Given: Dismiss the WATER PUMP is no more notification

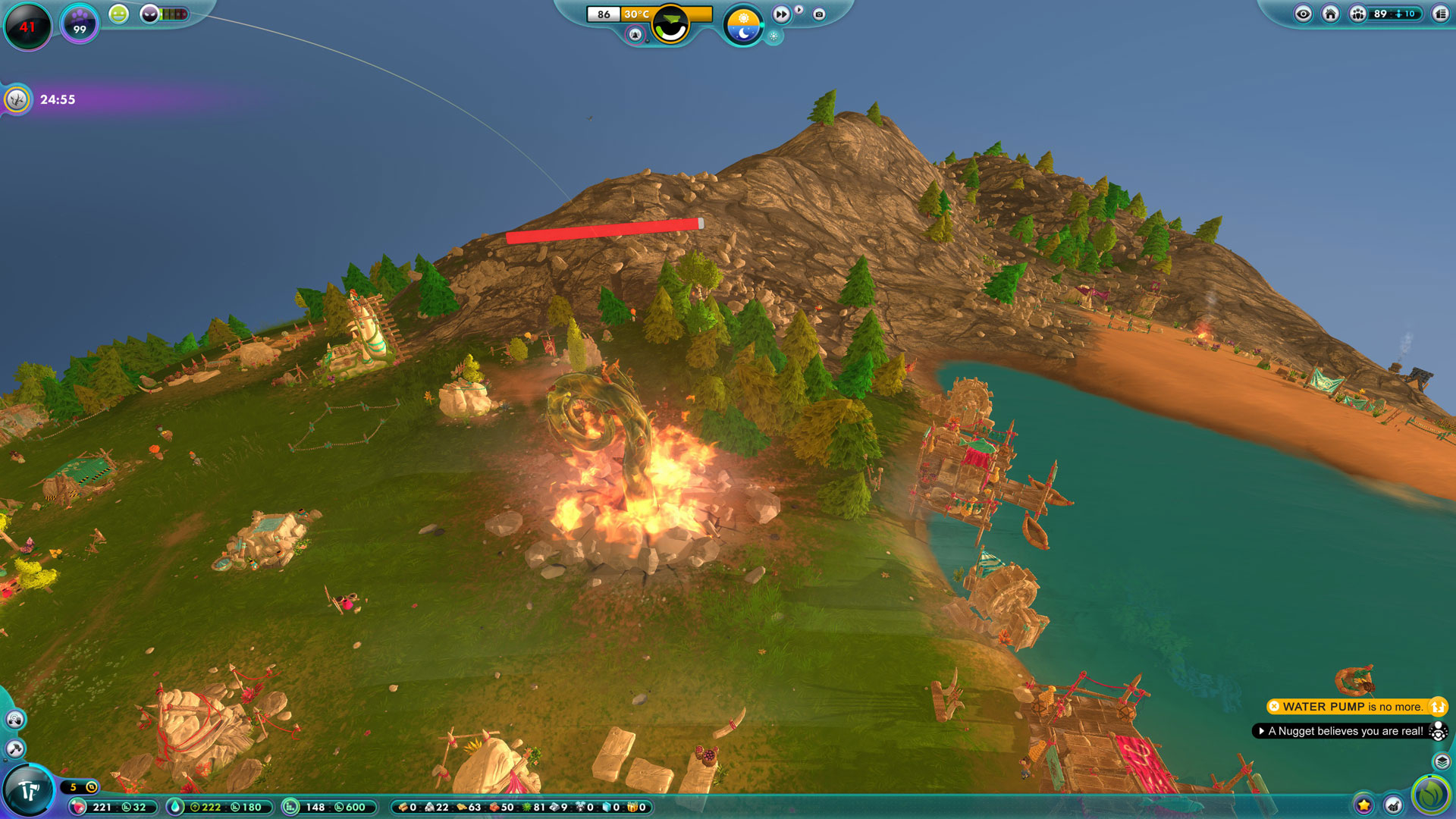Looking at the screenshot, I should (1274, 707).
